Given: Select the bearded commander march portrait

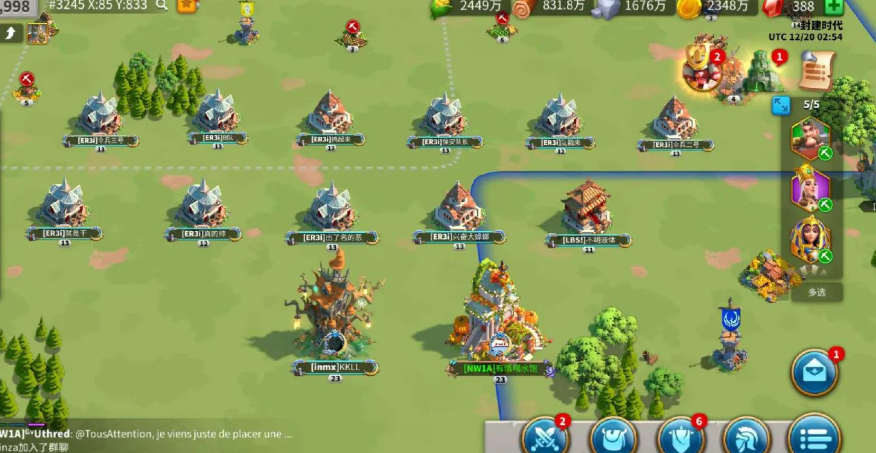Looking at the screenshot, I should point(810,139).
